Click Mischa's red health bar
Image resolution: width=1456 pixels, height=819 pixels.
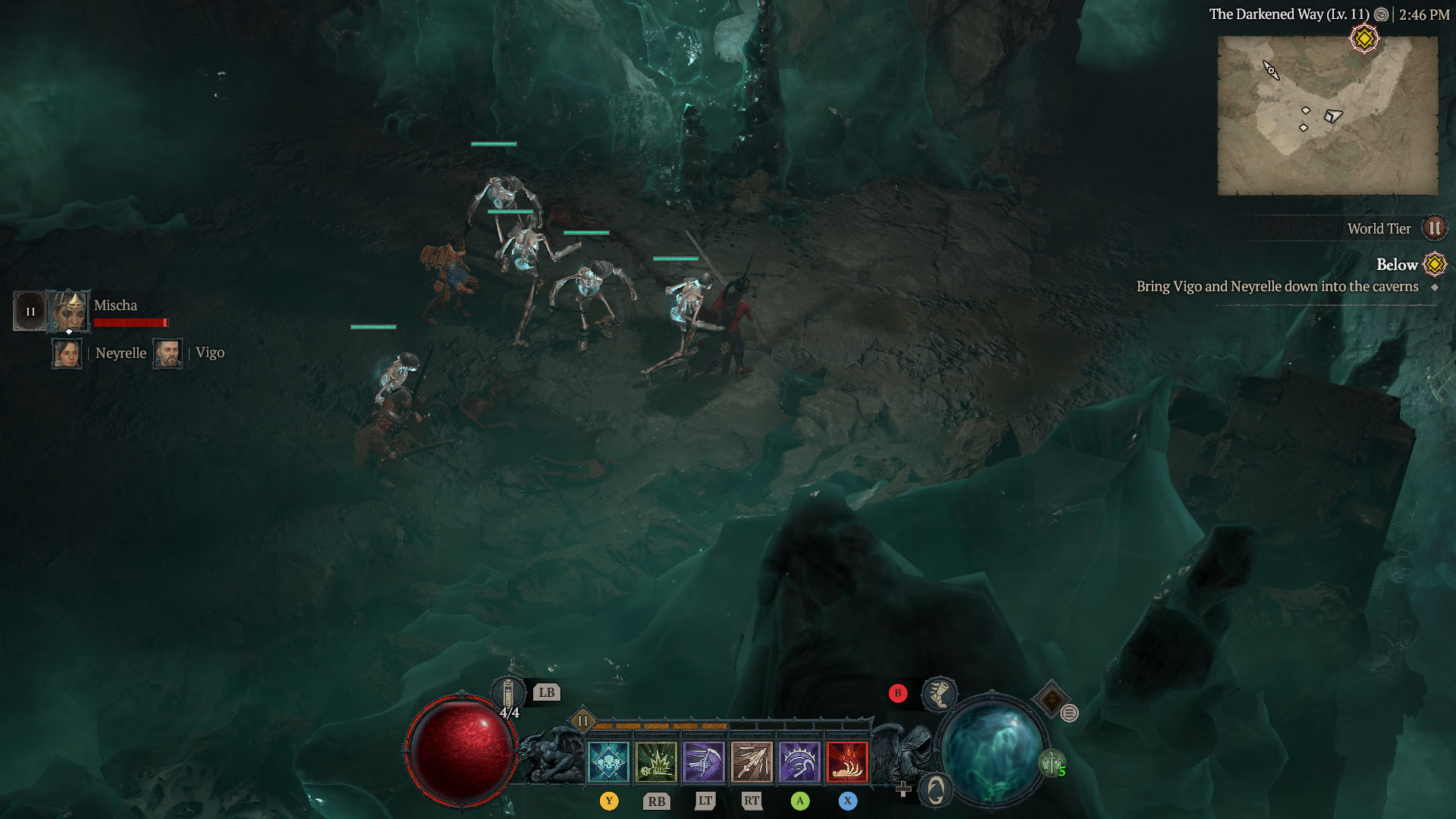[132, 322]
